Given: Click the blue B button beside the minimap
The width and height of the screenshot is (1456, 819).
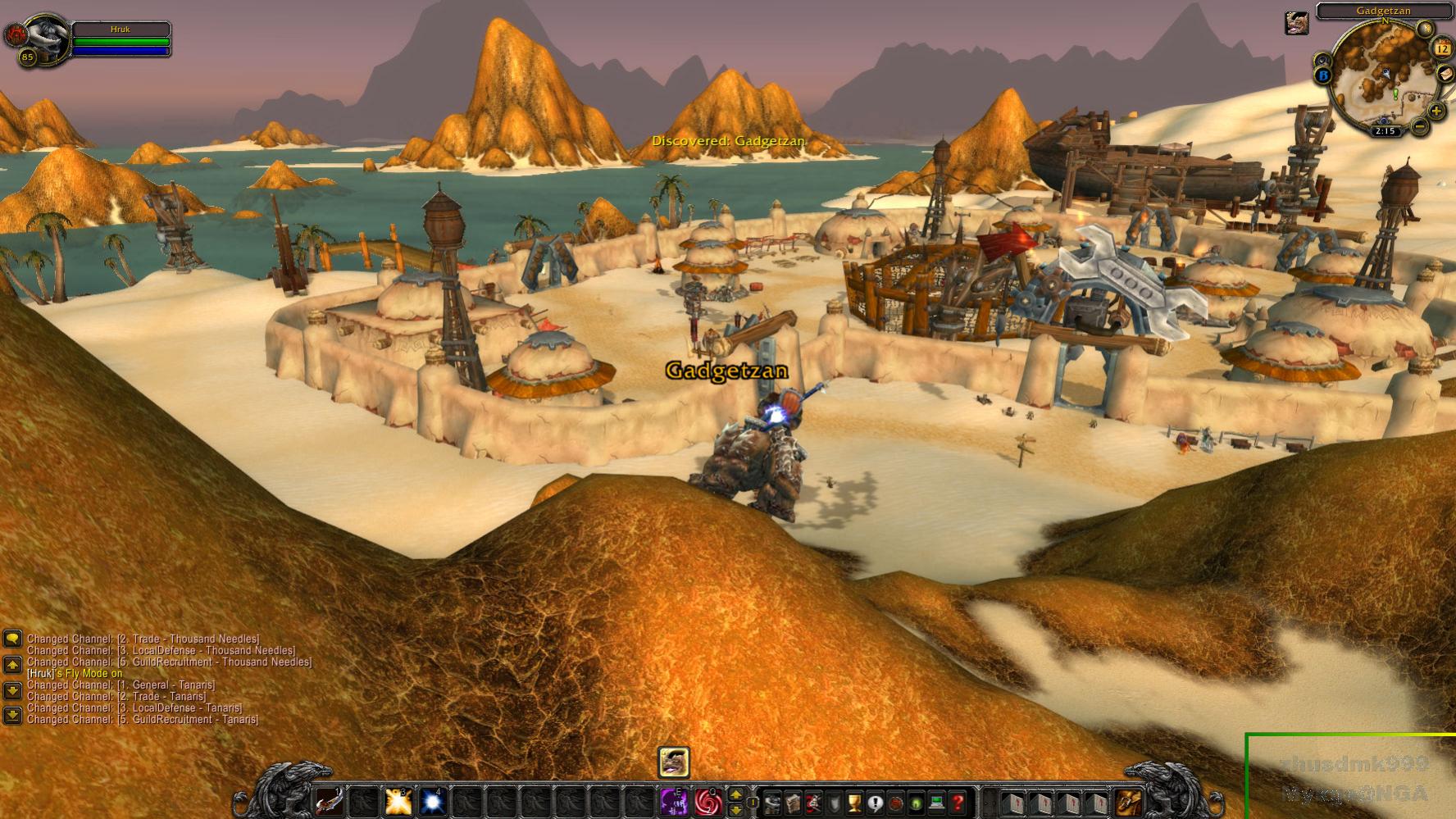Looking at the screenshot, I should point(1322,76).
